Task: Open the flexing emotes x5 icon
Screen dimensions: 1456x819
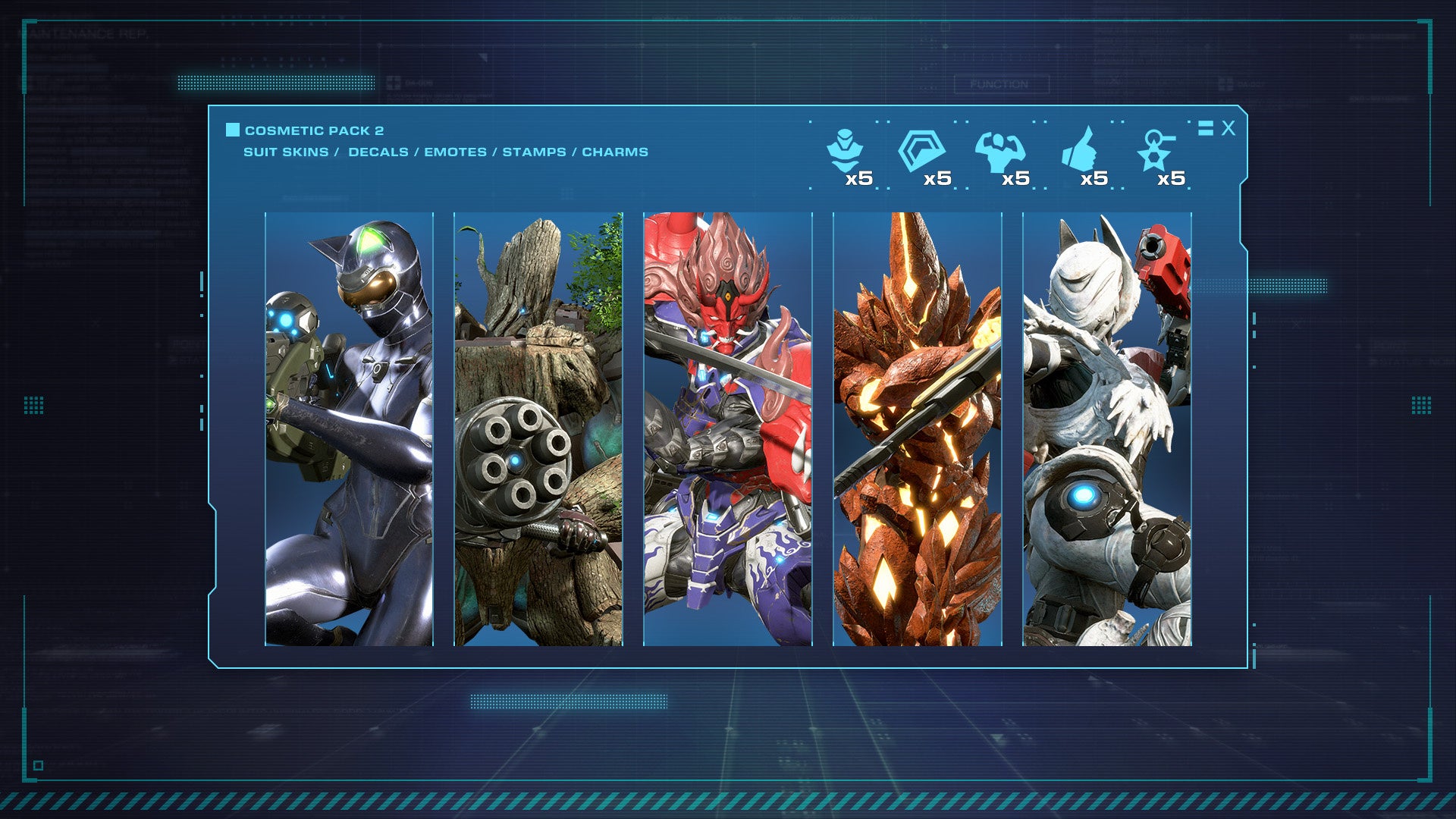Action: (1001, 155)
